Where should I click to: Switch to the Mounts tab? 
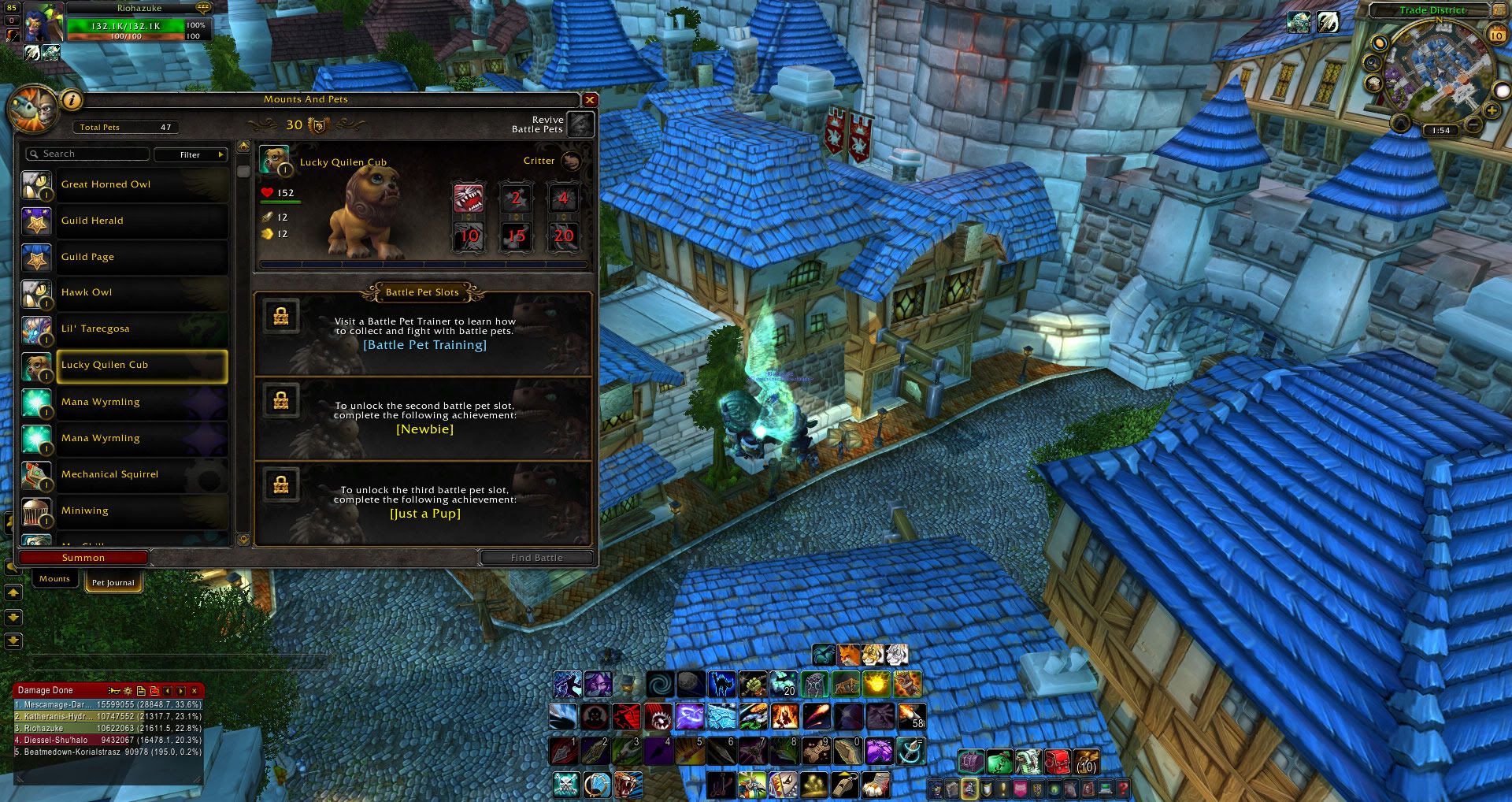(x=54, y=579)
